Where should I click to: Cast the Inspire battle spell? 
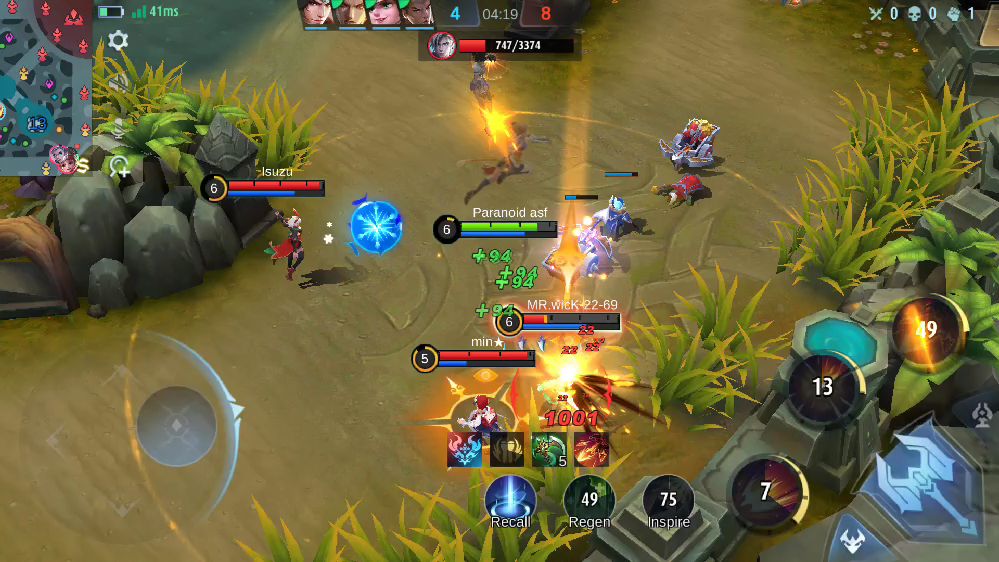click(668, 500)
